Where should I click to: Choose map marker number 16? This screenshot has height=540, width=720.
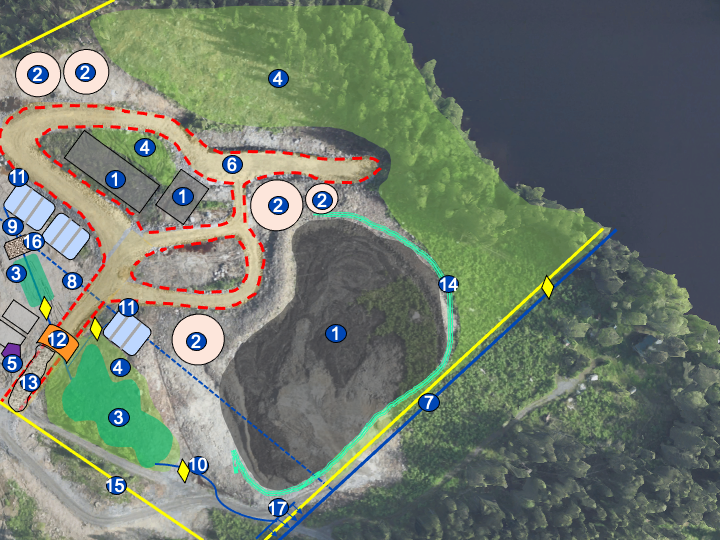click(x=33, y=242)
